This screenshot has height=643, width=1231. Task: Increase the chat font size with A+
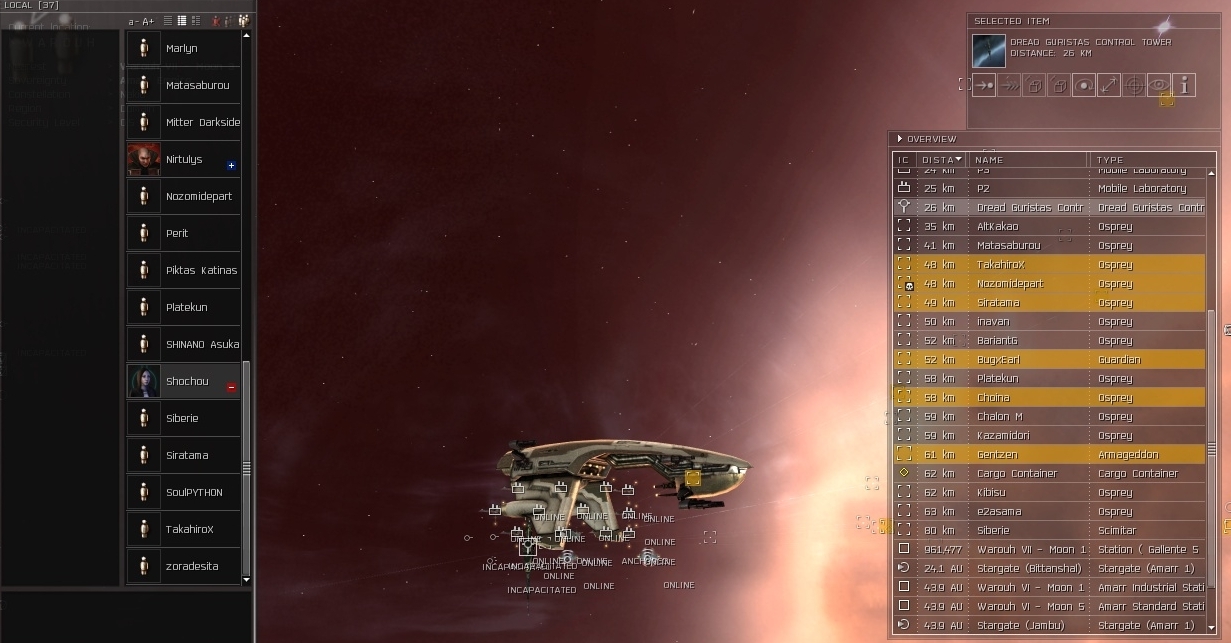(149, 21)
